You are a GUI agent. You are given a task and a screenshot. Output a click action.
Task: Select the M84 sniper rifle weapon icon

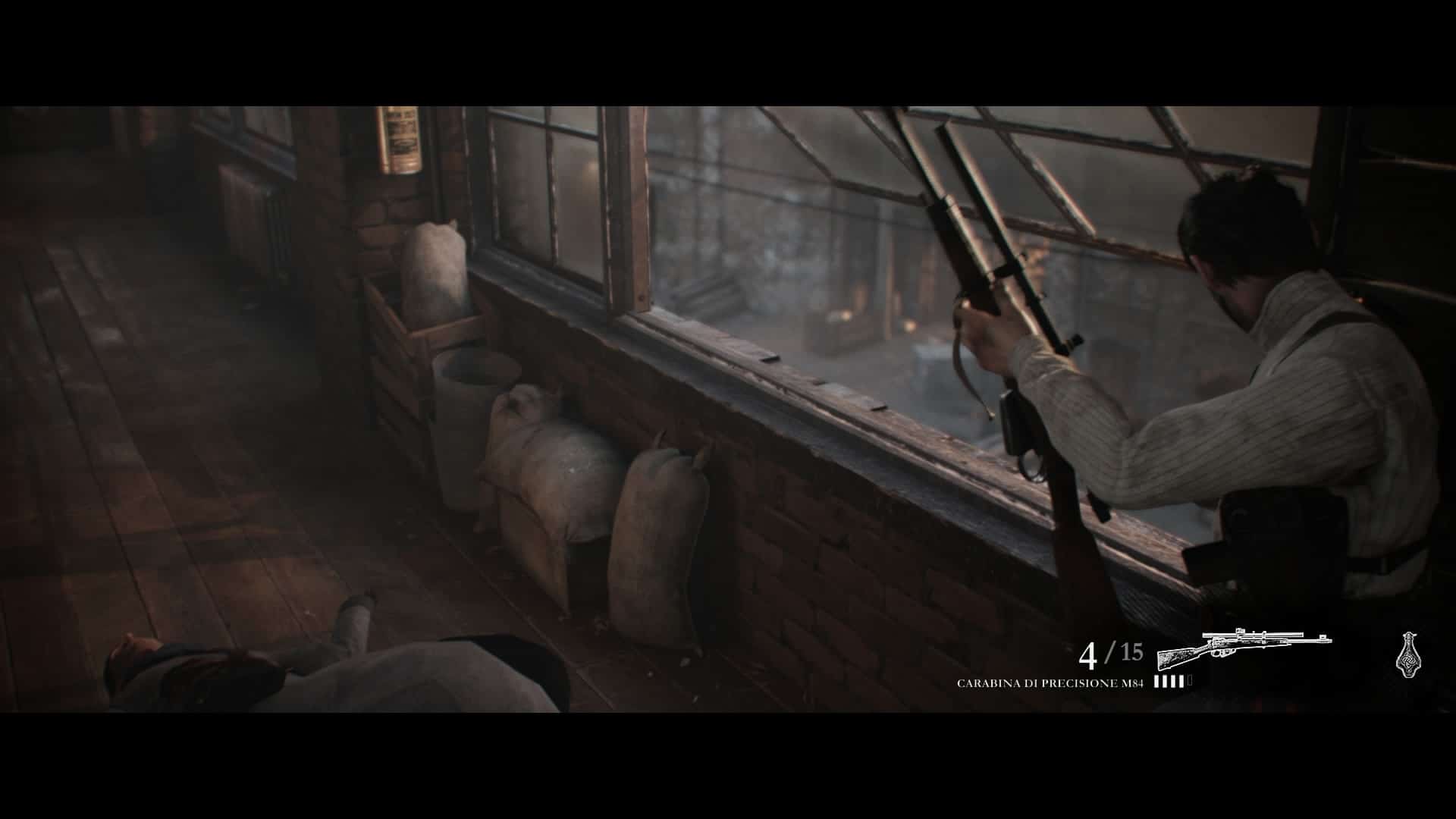click(1244, 647)
